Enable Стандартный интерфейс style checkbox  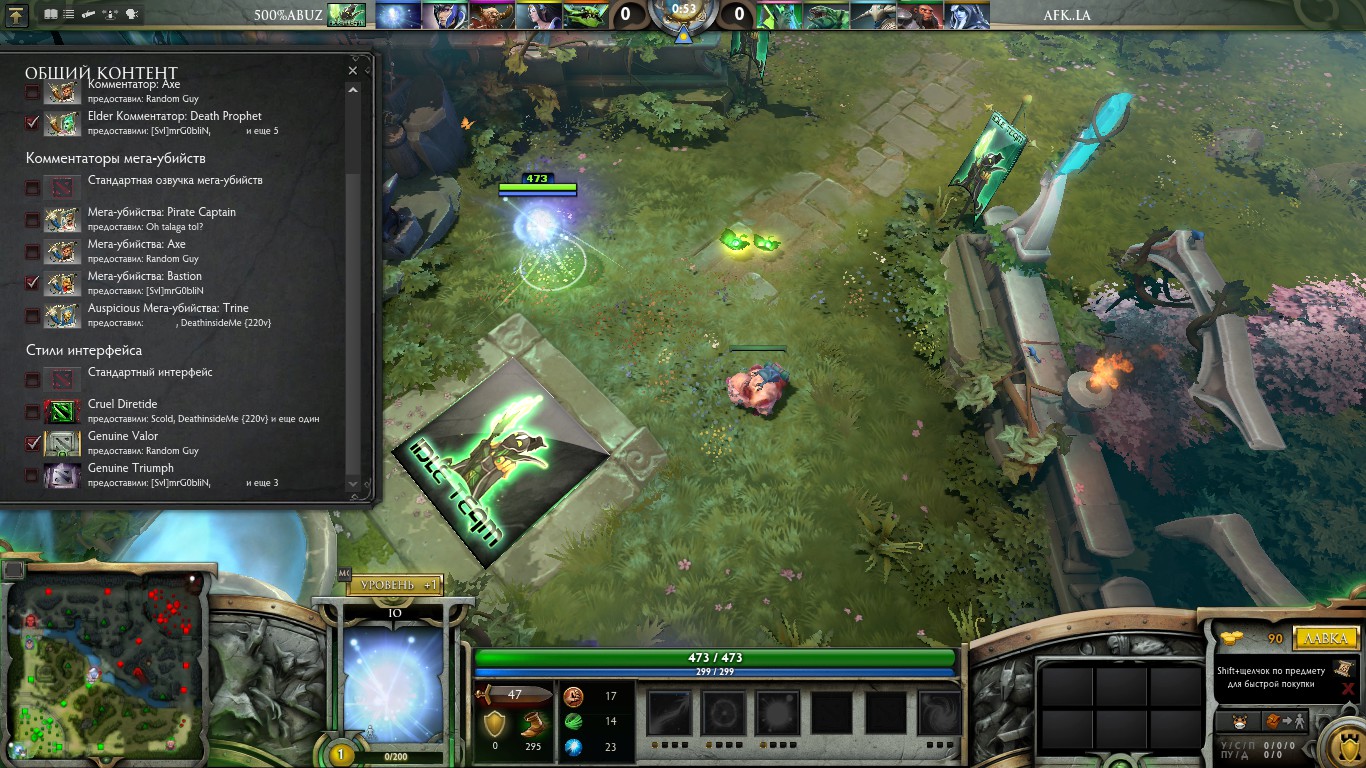[33, 379]
